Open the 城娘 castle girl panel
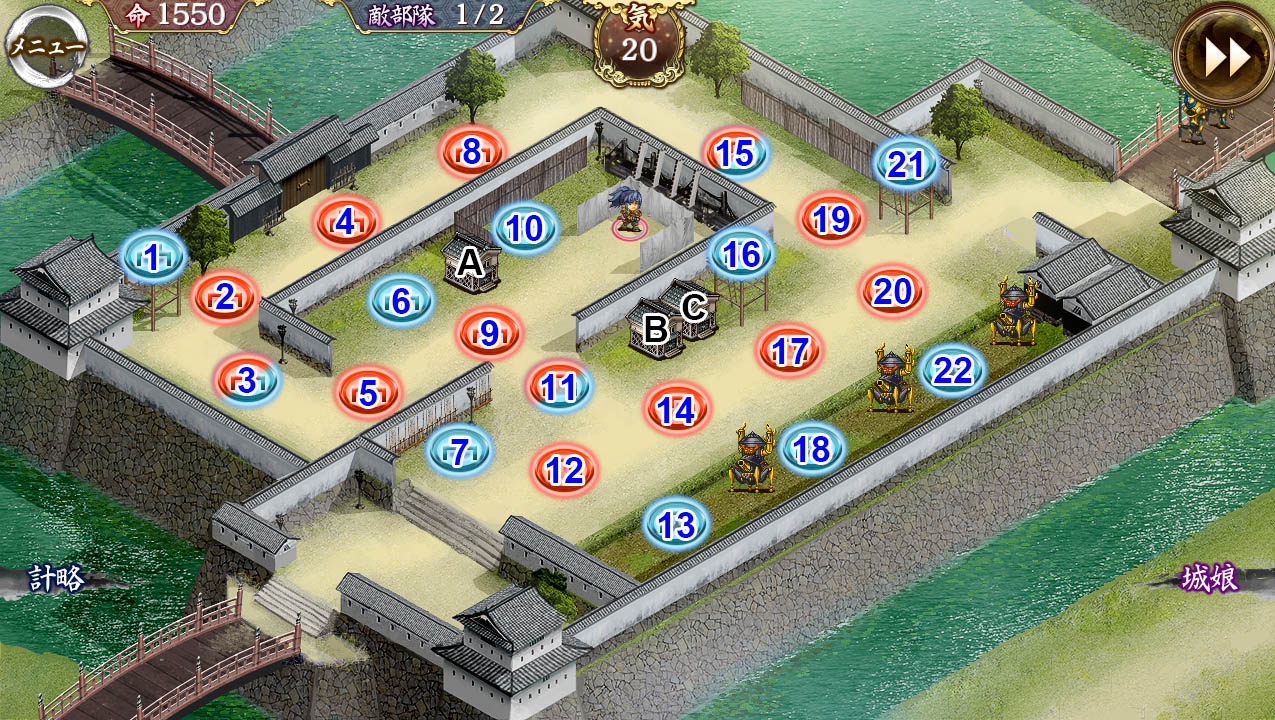This screenshot has width=1275, height=720. [1209, 578]
